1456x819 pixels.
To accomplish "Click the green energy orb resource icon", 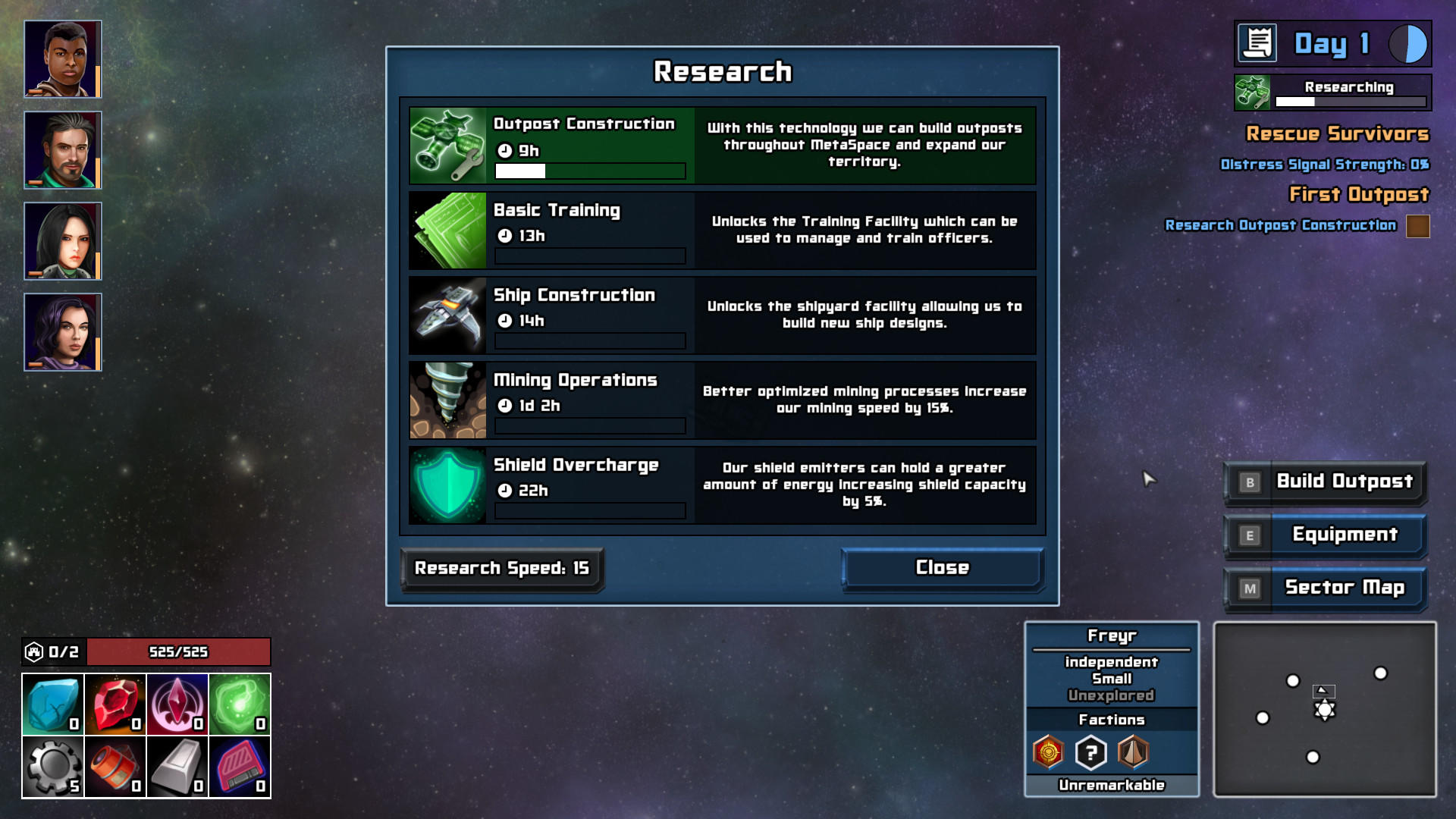I will click(240, 704).
